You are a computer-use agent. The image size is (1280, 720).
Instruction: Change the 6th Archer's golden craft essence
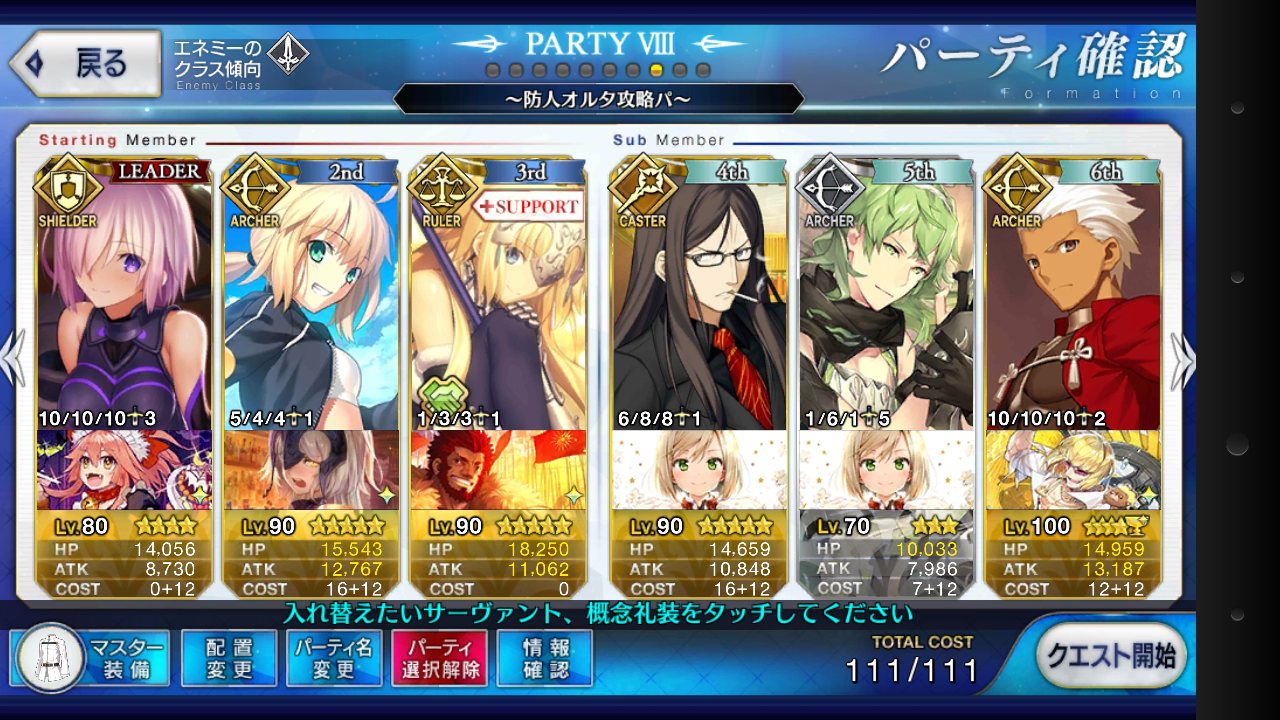coord(1072,470)
